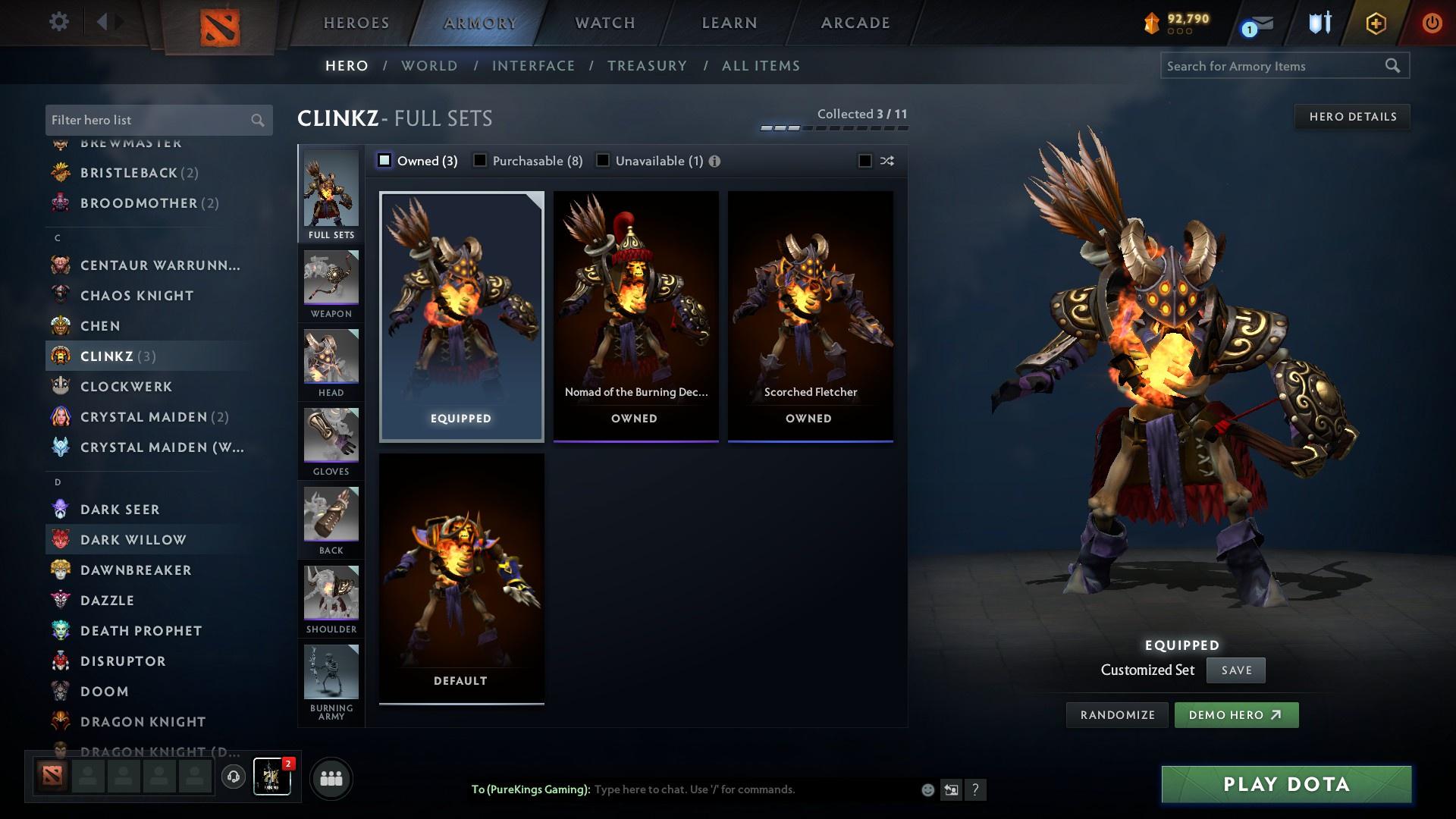Check the Unavailable (1) filter

coord(602,160)
